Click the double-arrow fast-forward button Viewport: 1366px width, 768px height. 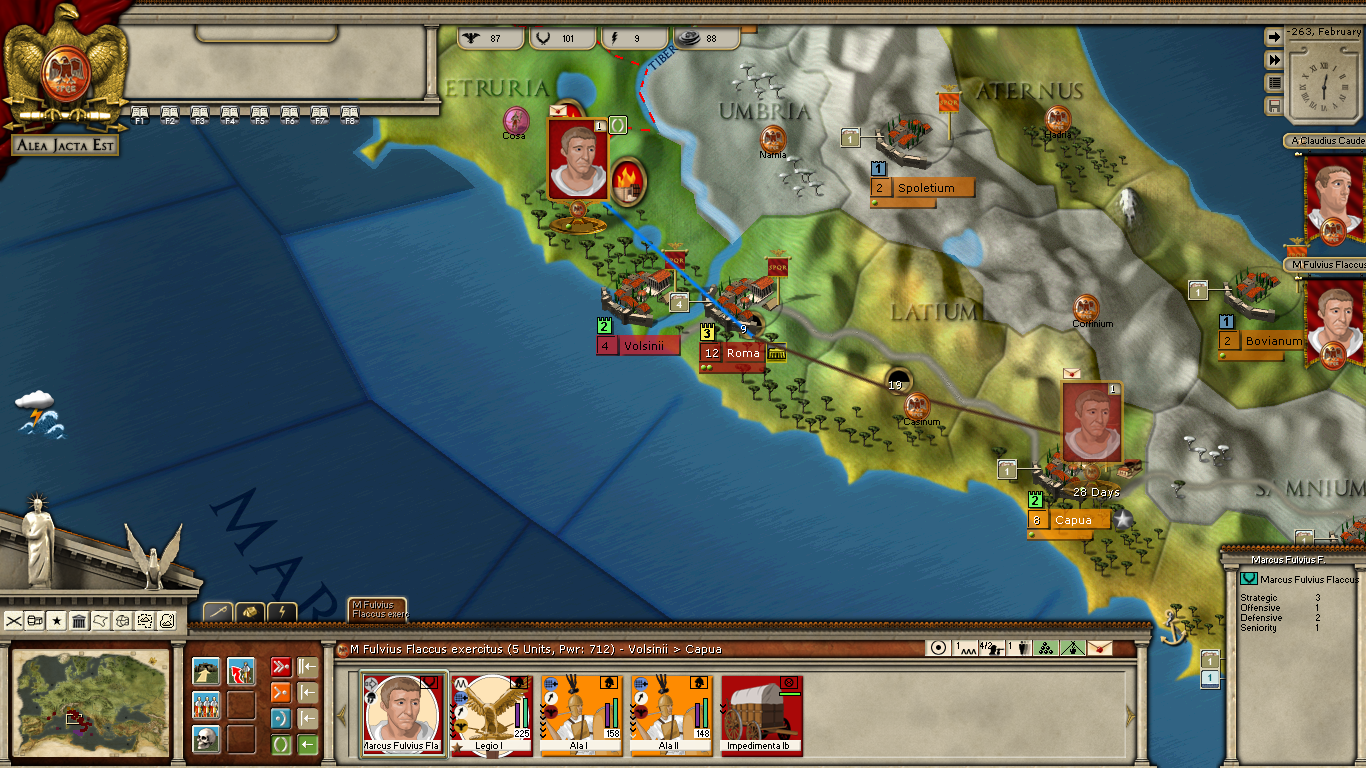1274,60
